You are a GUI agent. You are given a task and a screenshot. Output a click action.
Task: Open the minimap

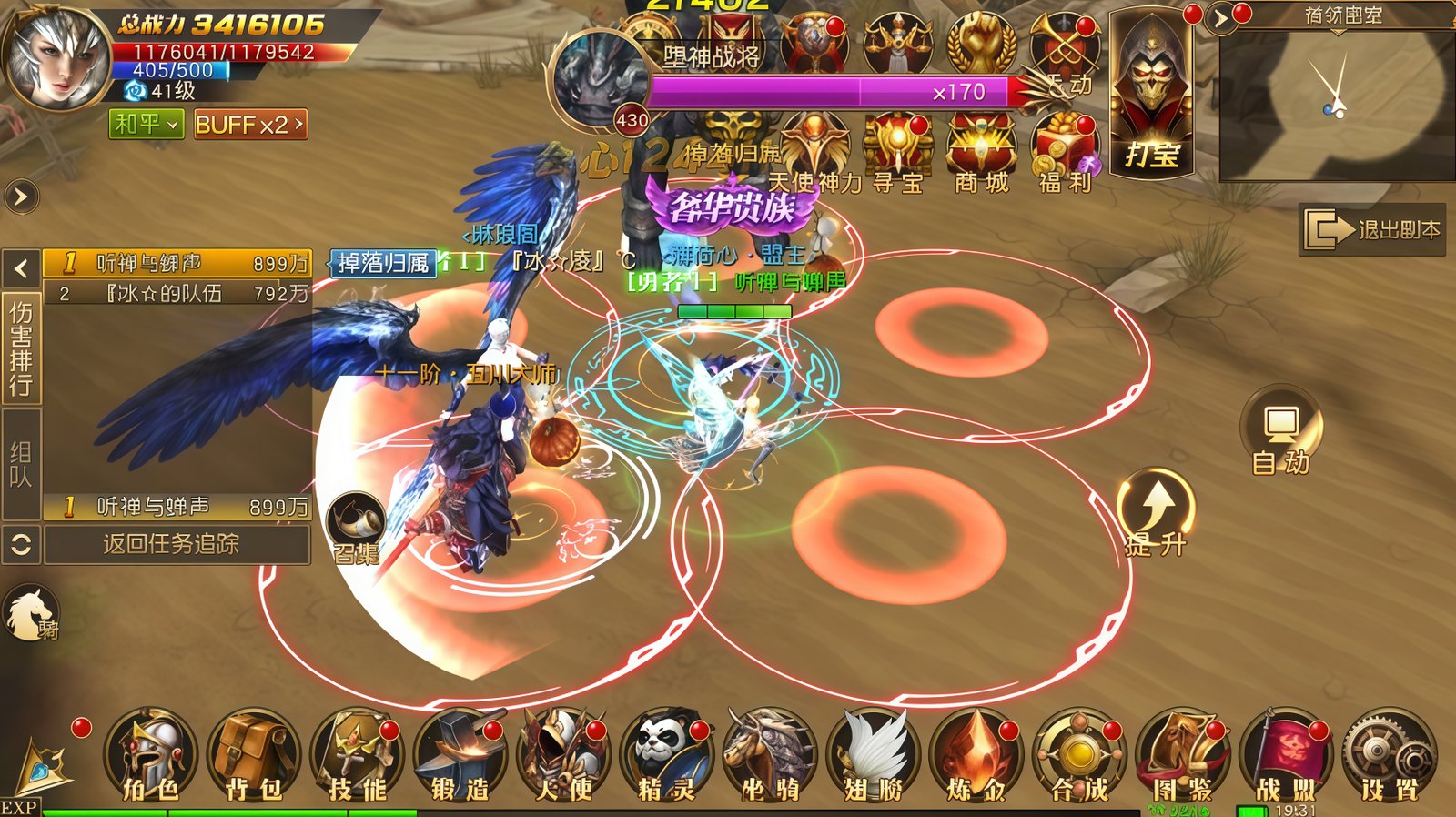pos(1336,100)
